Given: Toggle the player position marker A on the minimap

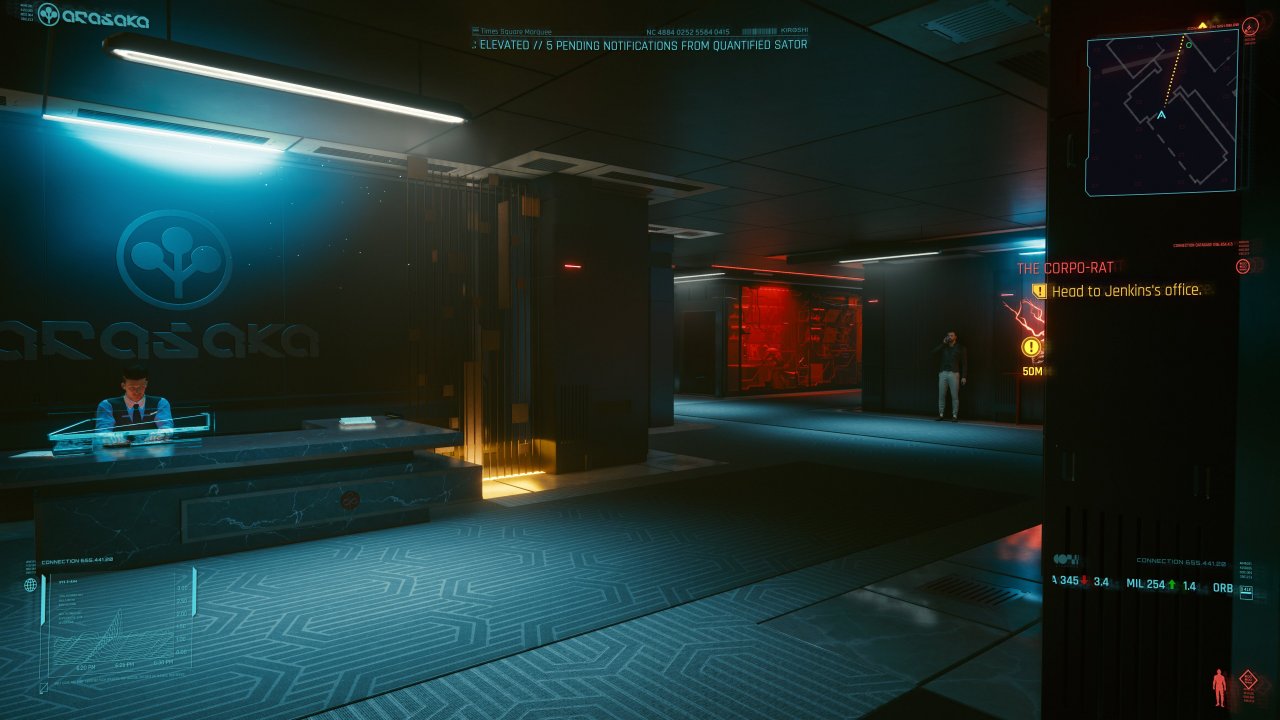Looking at the screenshot, I should 1161,114.
